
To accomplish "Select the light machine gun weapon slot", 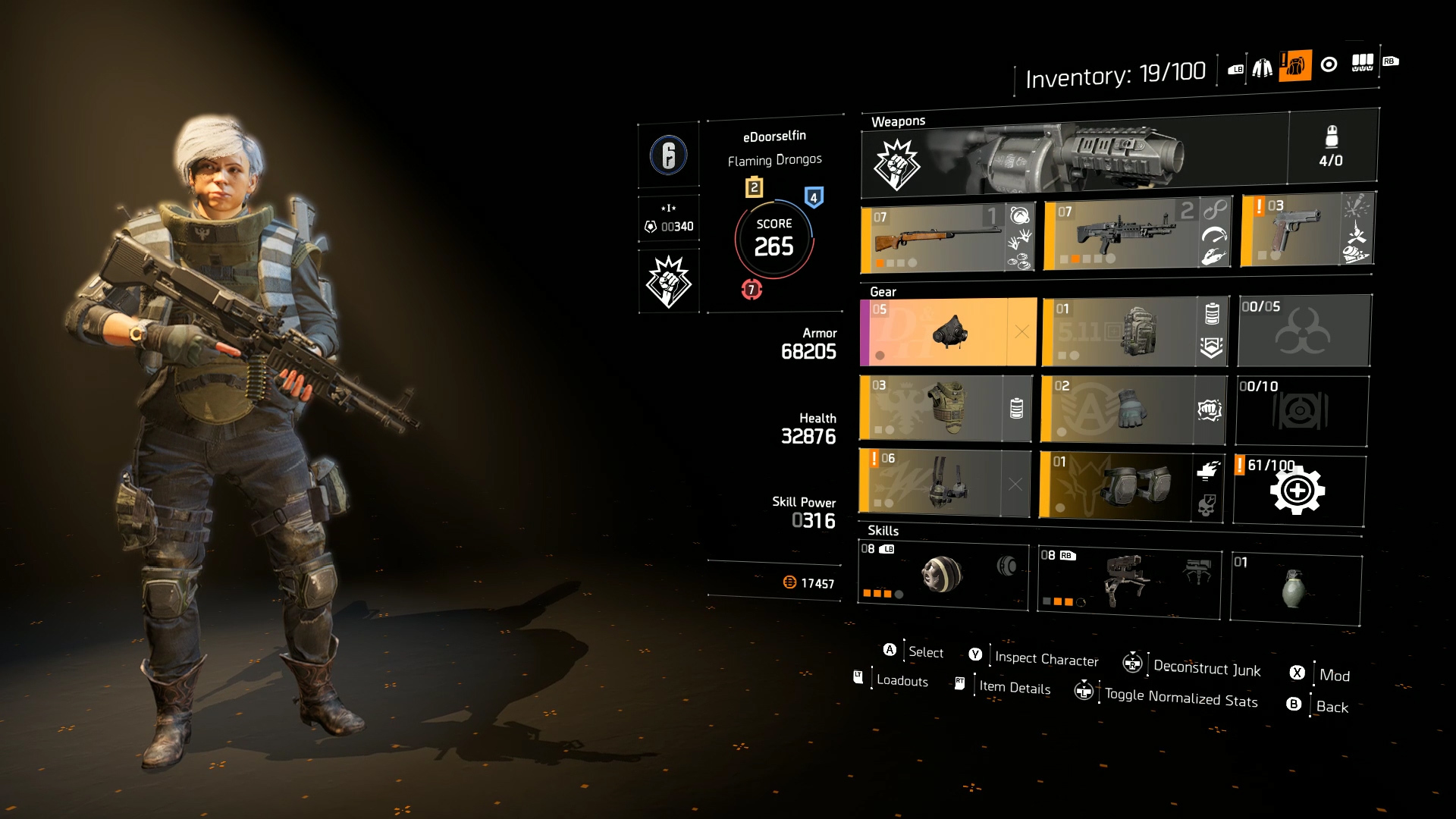I will [x=1120, y=235].
